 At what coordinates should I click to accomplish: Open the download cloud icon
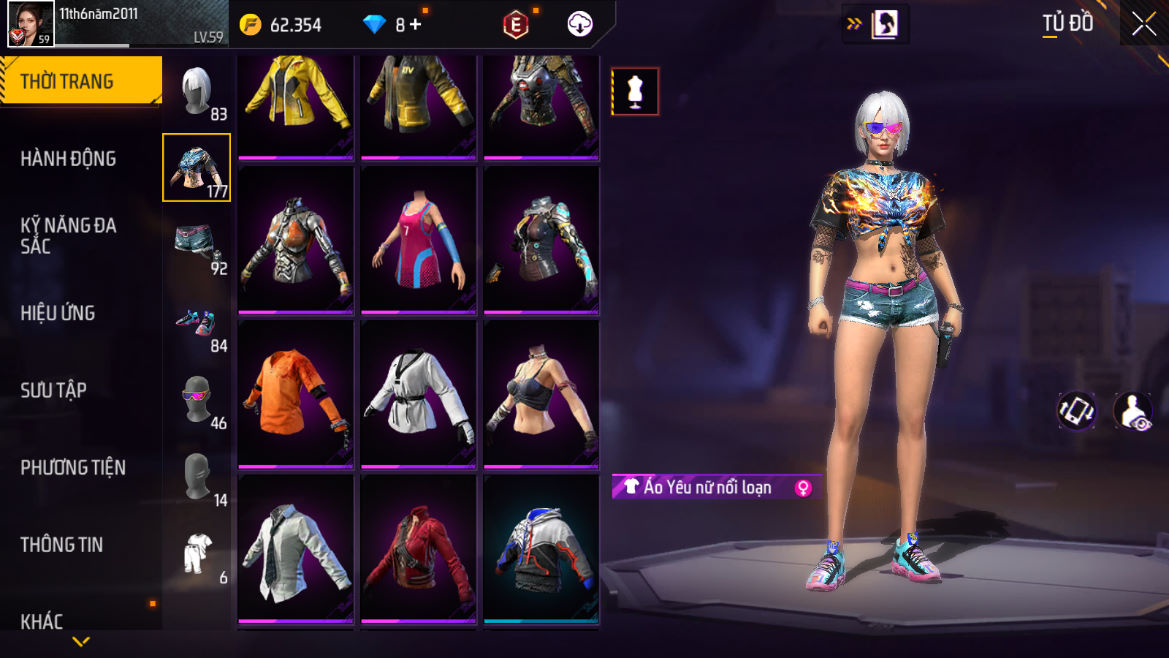[x=580, y=25]
